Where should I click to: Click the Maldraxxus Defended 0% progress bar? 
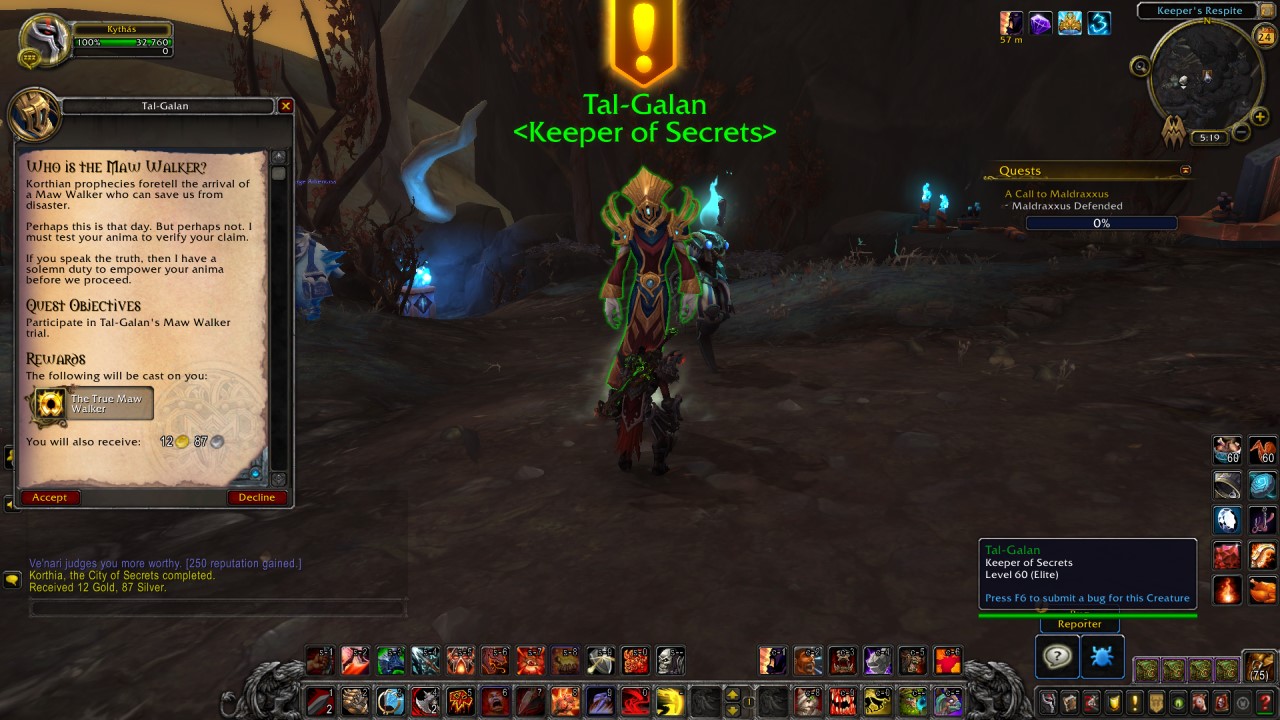pyautogui.click(x=1101, y=222)
